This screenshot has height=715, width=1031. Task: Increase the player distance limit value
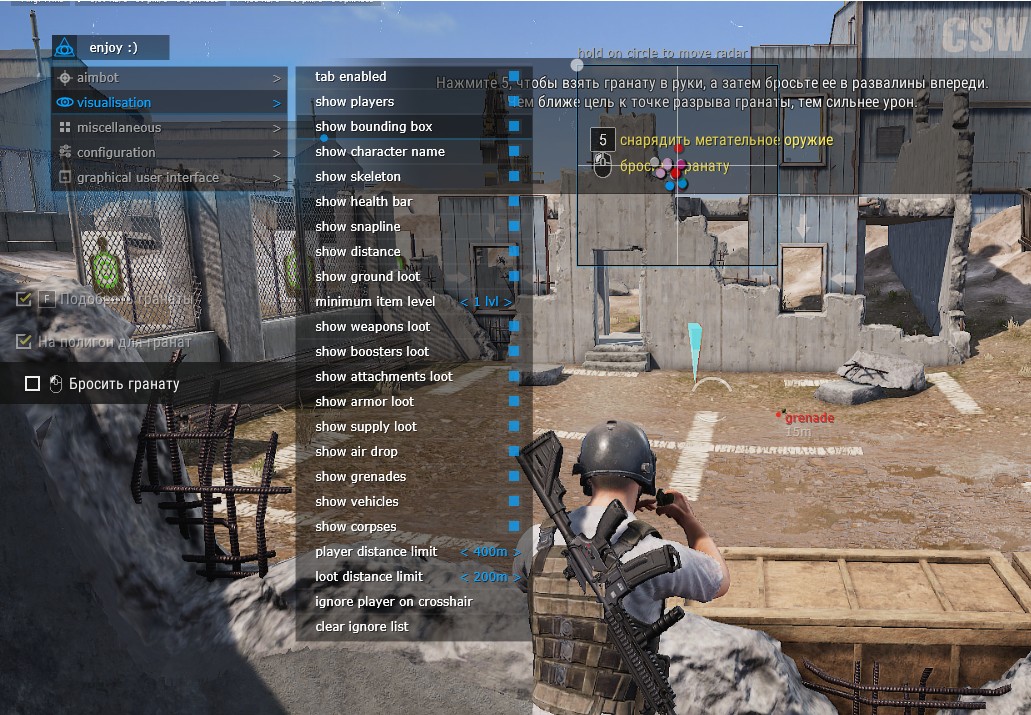(516, 552)
